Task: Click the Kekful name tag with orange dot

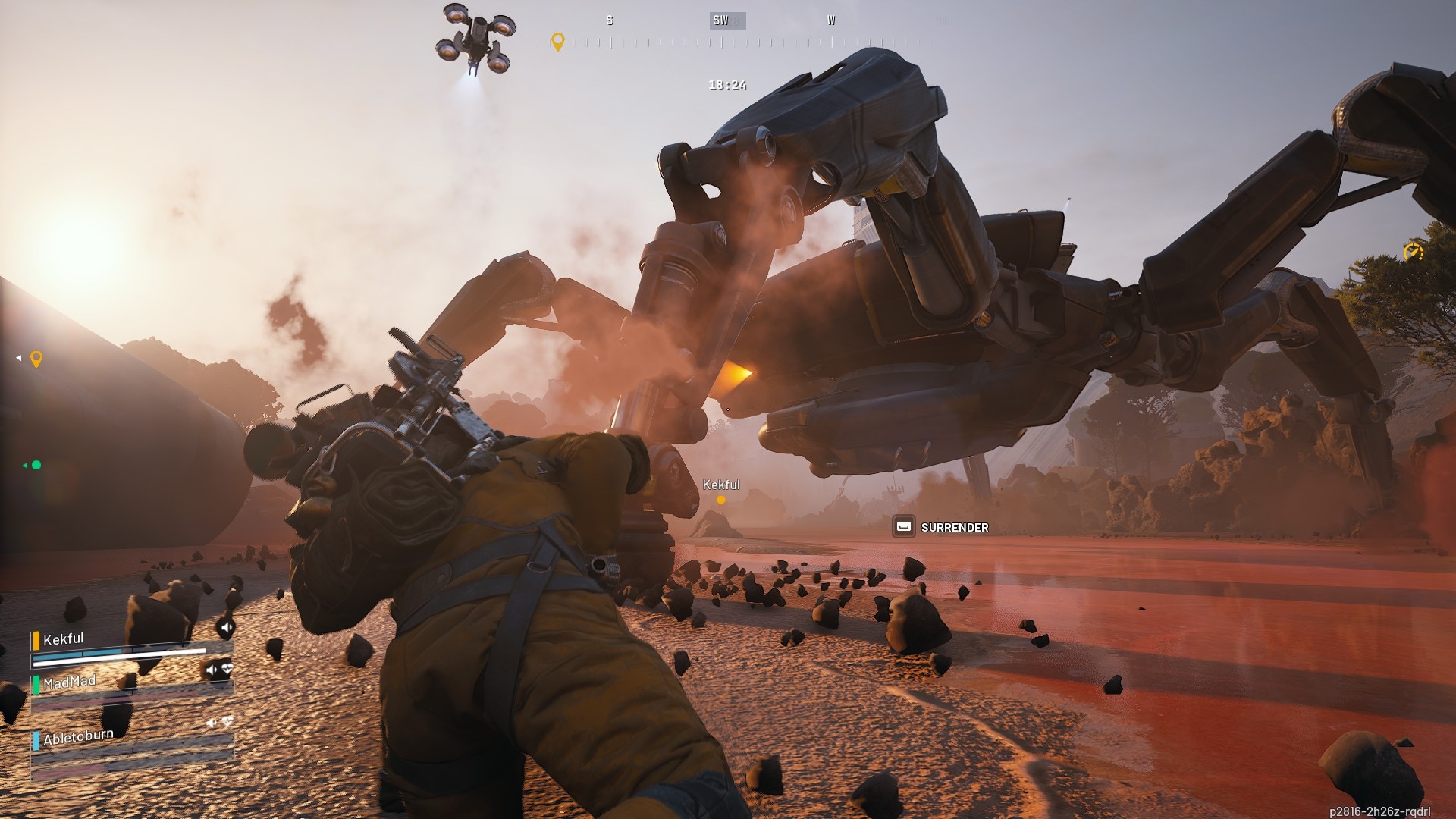Action: [720, 485]
